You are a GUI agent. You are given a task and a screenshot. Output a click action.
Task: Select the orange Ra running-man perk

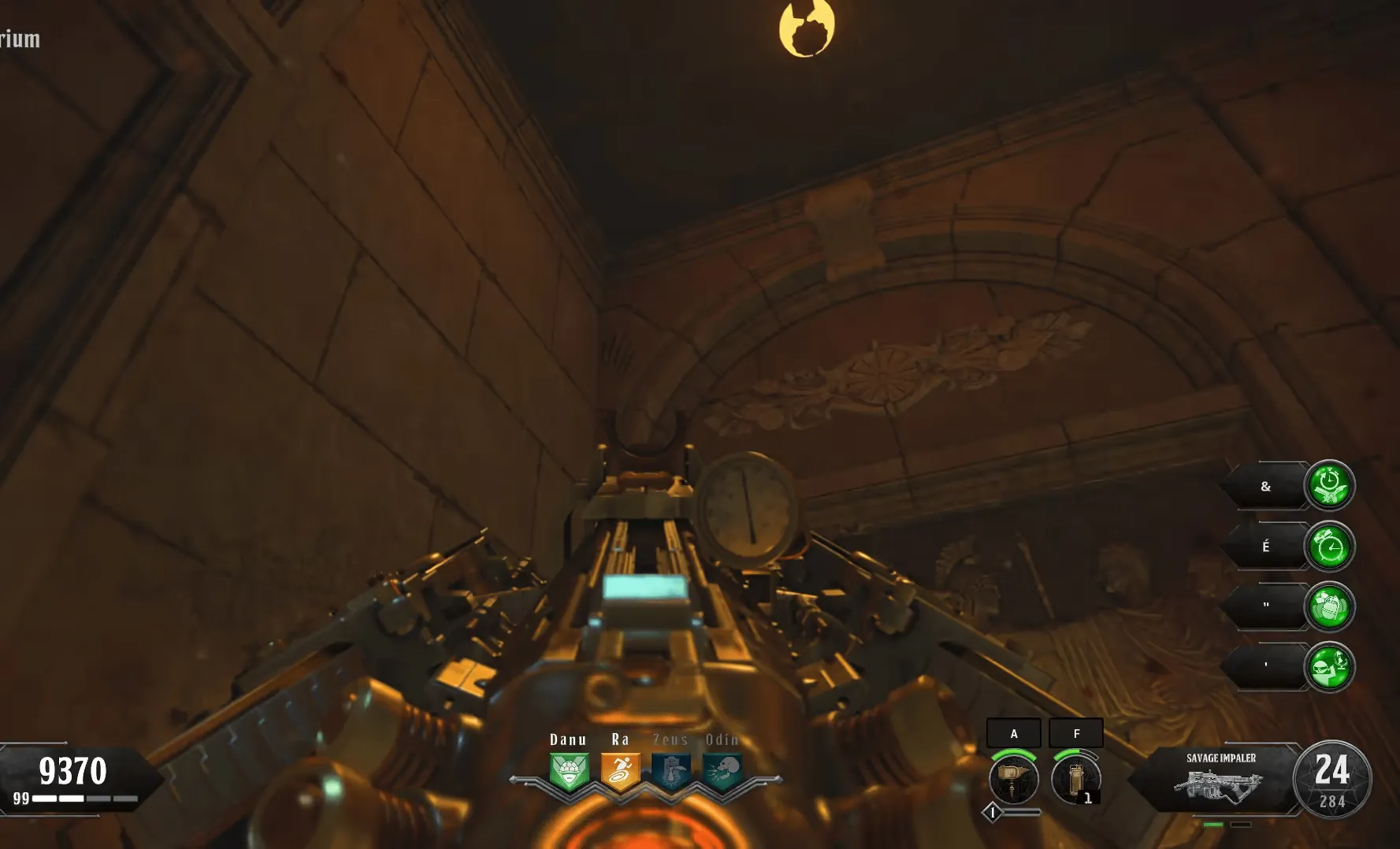click(x=620, y=771)
